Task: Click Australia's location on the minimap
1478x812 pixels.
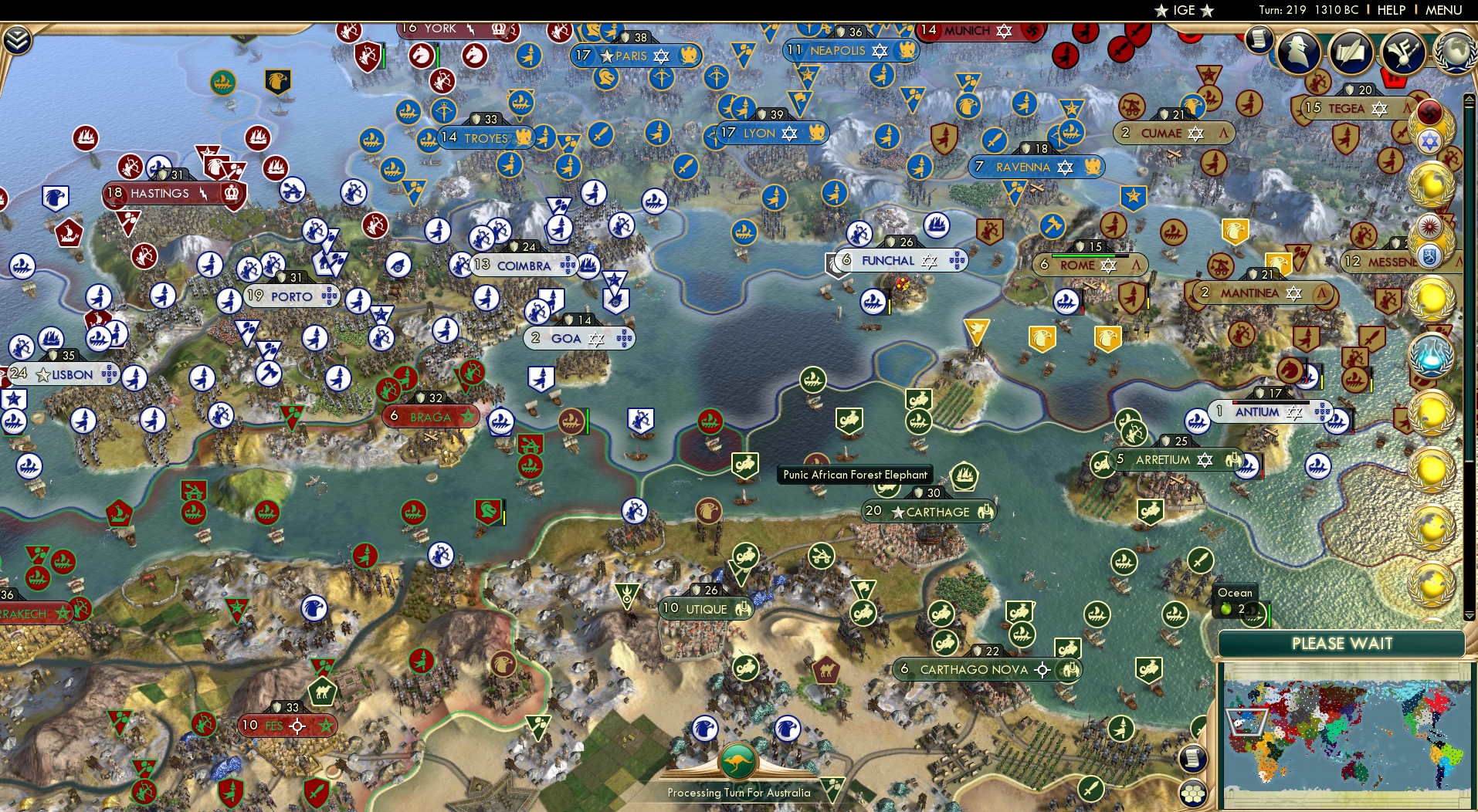Action: pos(1355,771)
